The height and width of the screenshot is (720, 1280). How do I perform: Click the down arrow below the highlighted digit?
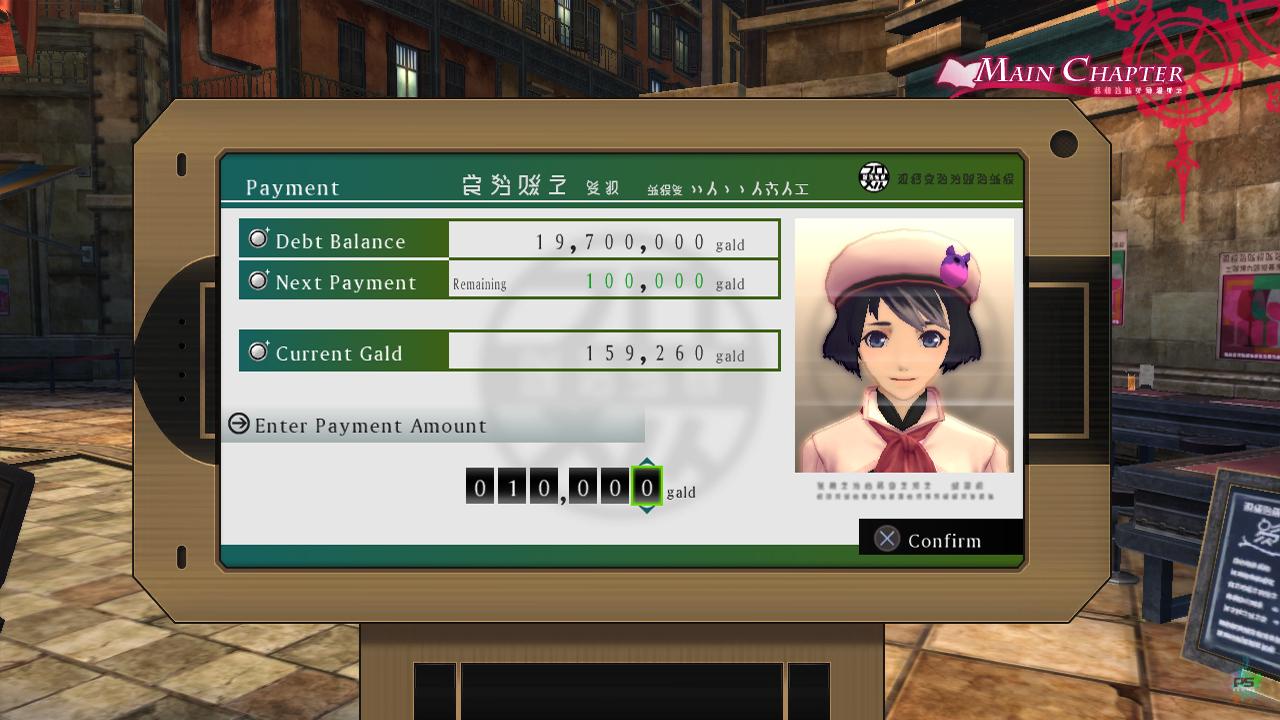[x=647, y=510]
